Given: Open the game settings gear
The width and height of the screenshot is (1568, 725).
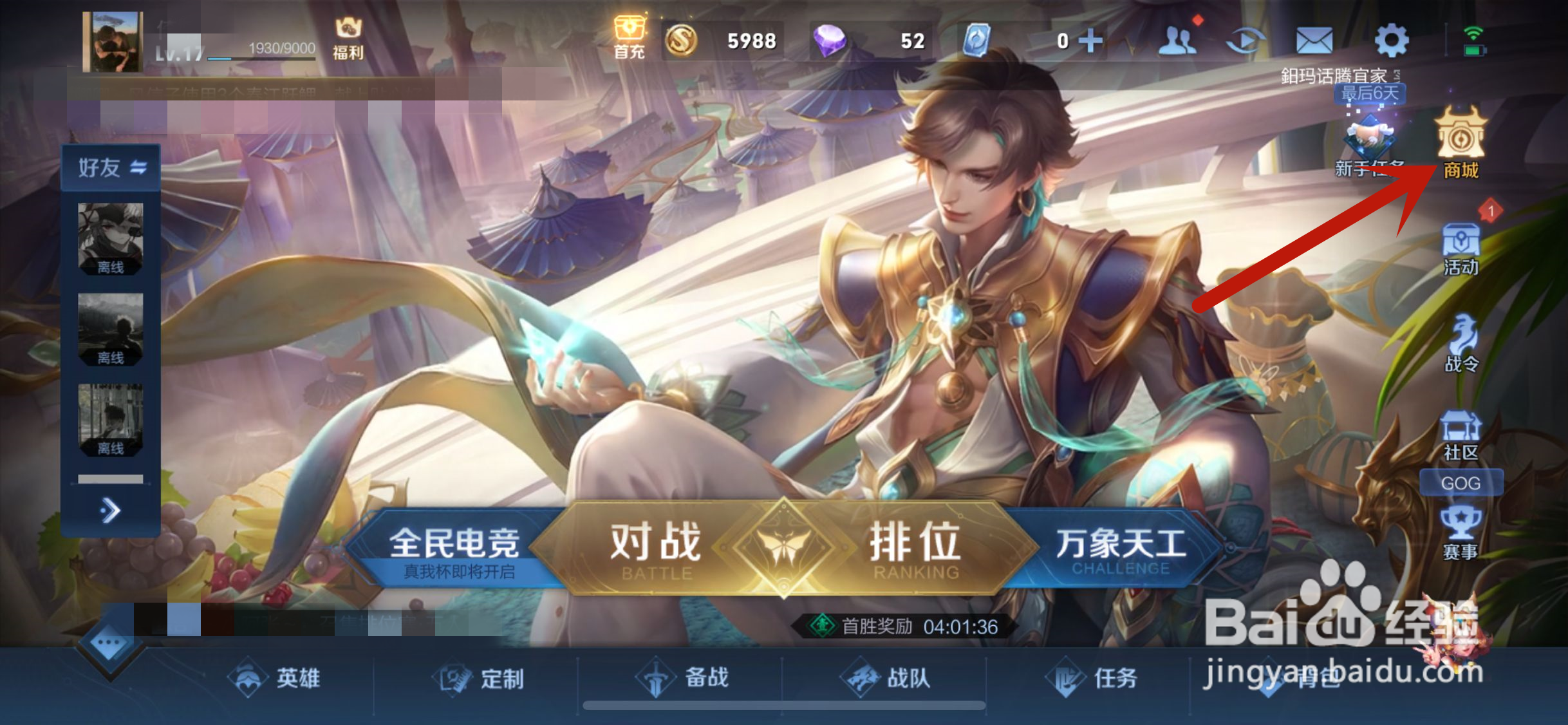Looking at the screenshot, I should click(1392, 39).
